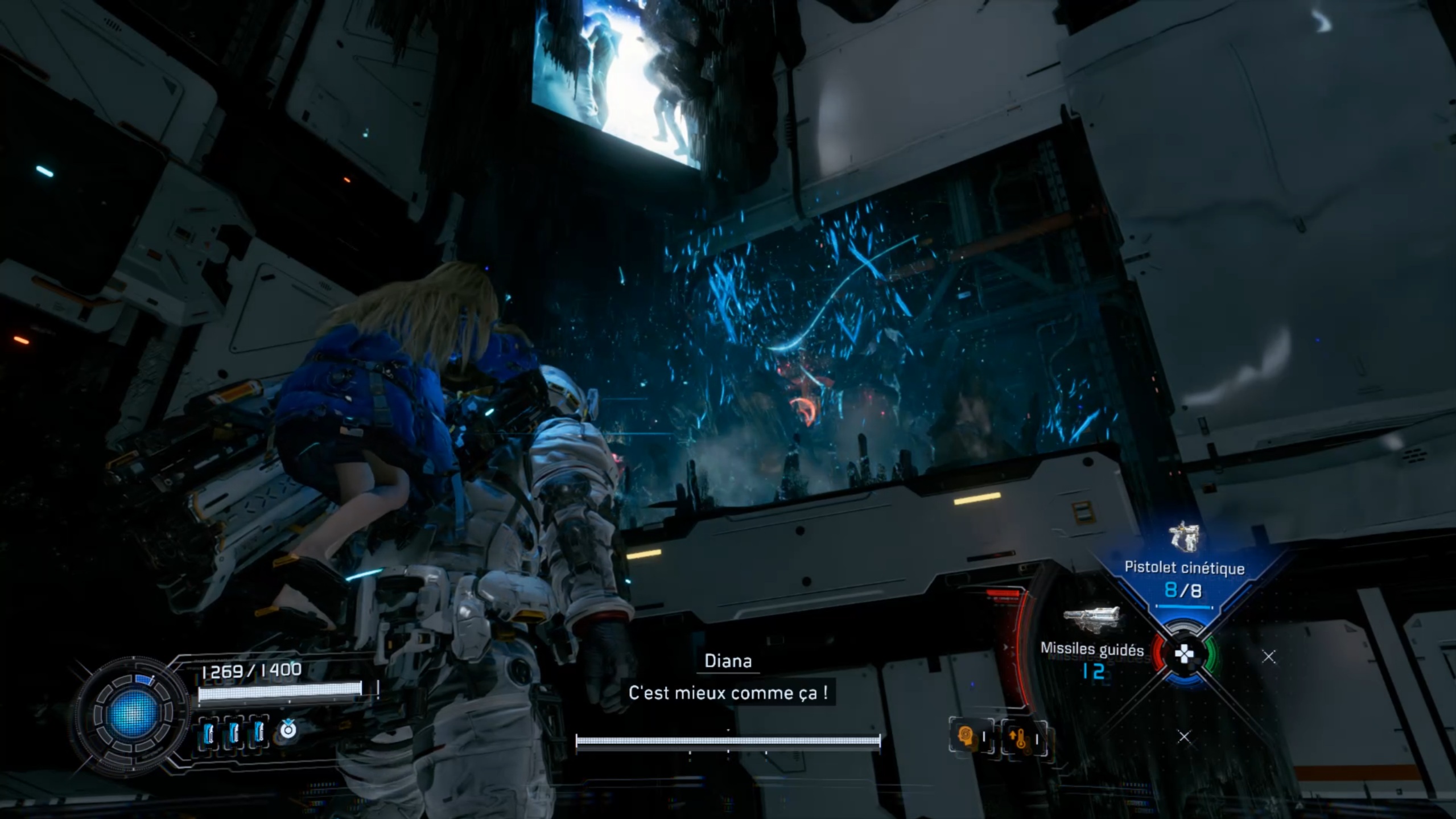Select the orange thermometer item icon

click(1021, 739)
